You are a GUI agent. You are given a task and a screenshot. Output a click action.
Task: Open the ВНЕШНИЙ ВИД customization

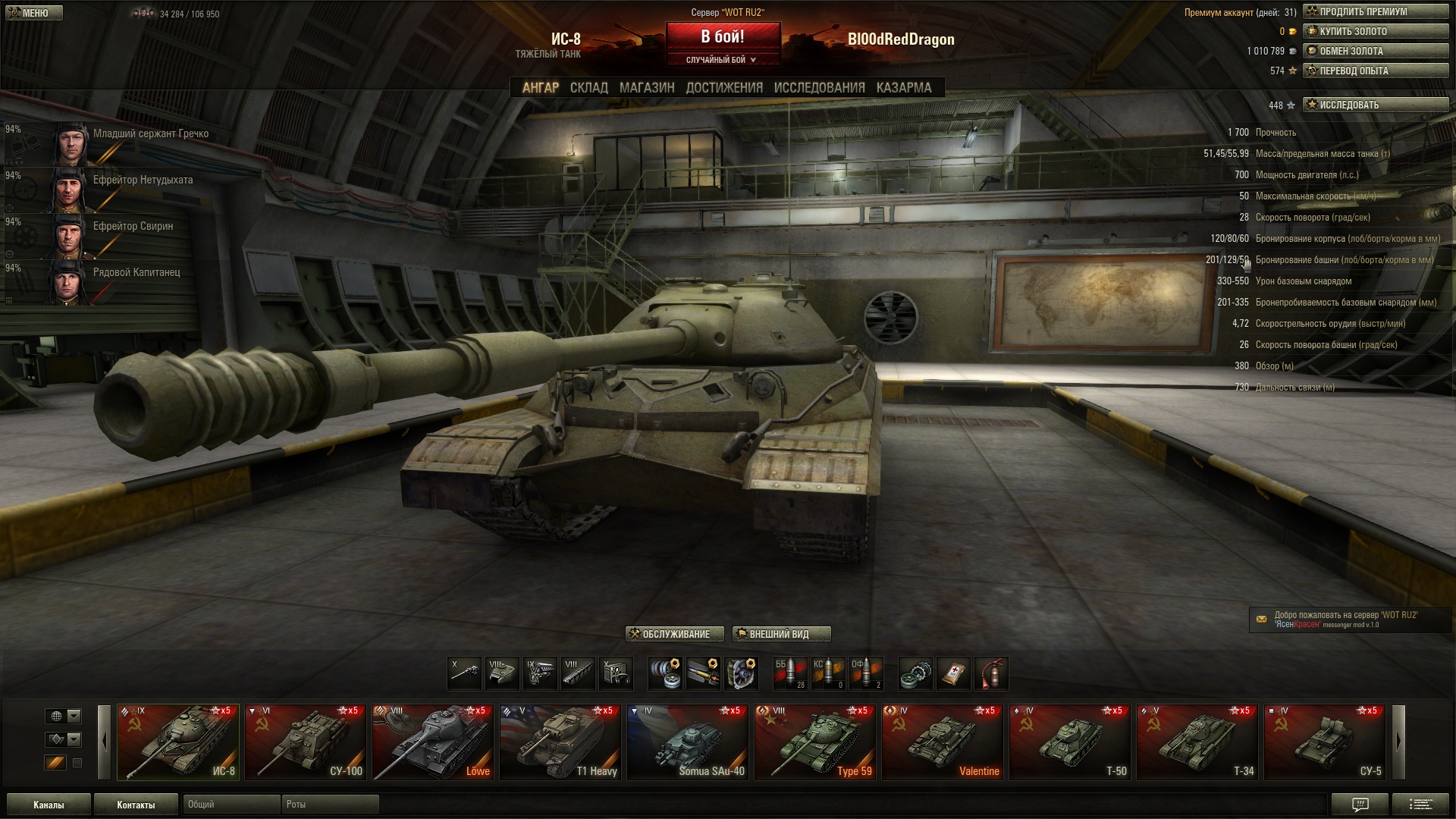click(x=781, y=634)
